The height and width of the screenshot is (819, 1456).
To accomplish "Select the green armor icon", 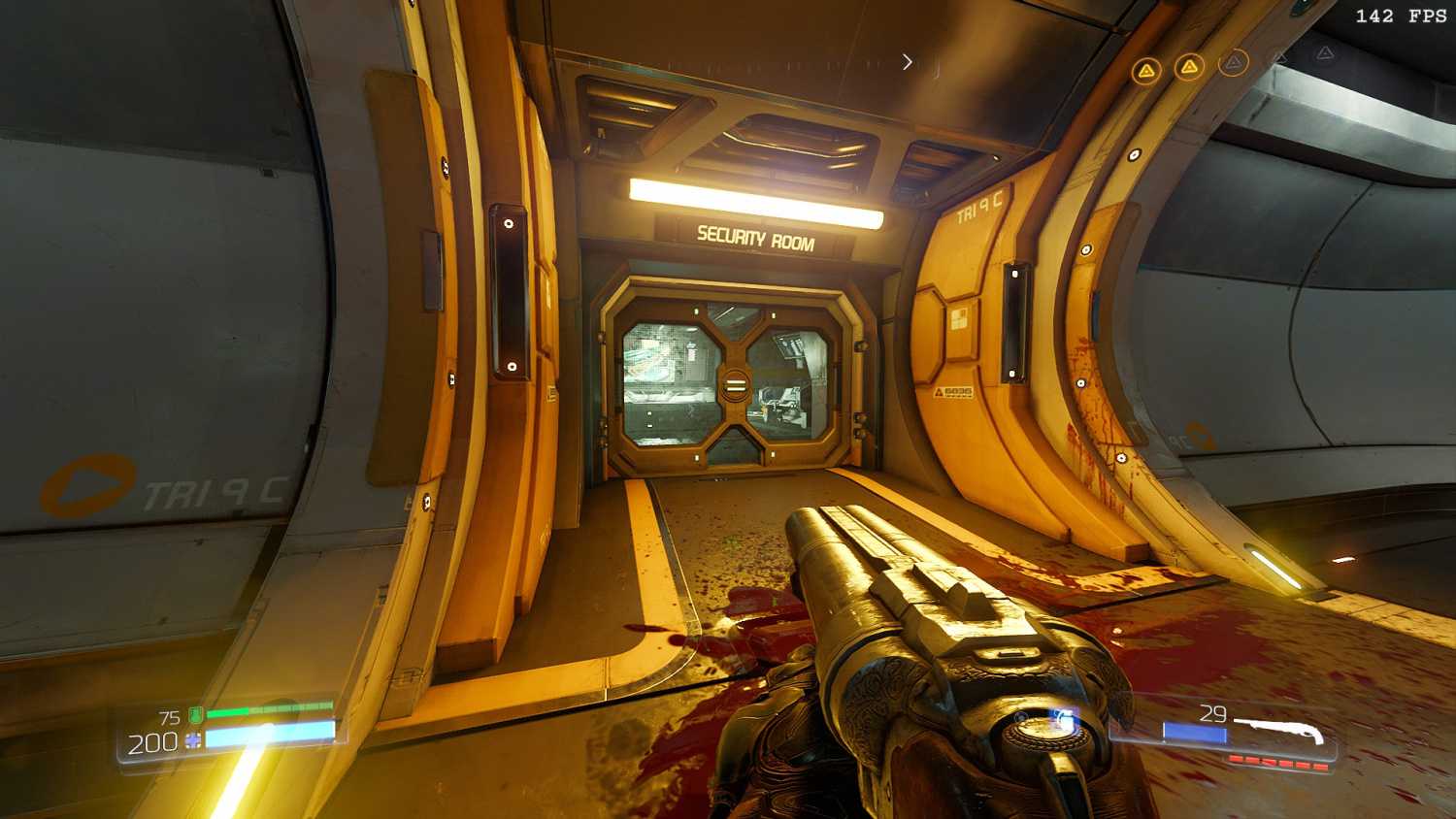I will click(x=195, y=716).
